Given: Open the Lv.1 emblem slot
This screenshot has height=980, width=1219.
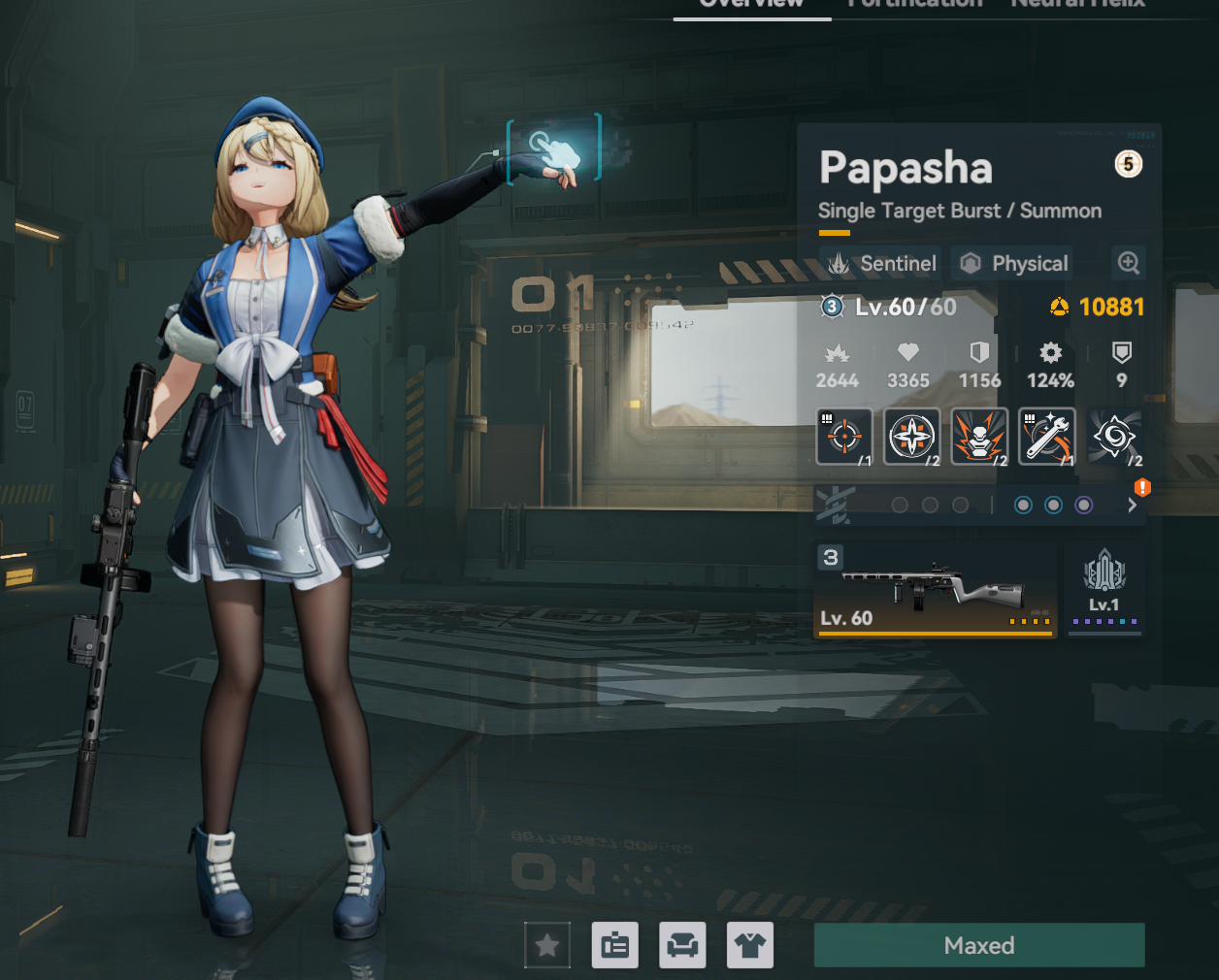Looking at the screenshot, I should [x=1104, y=589].
